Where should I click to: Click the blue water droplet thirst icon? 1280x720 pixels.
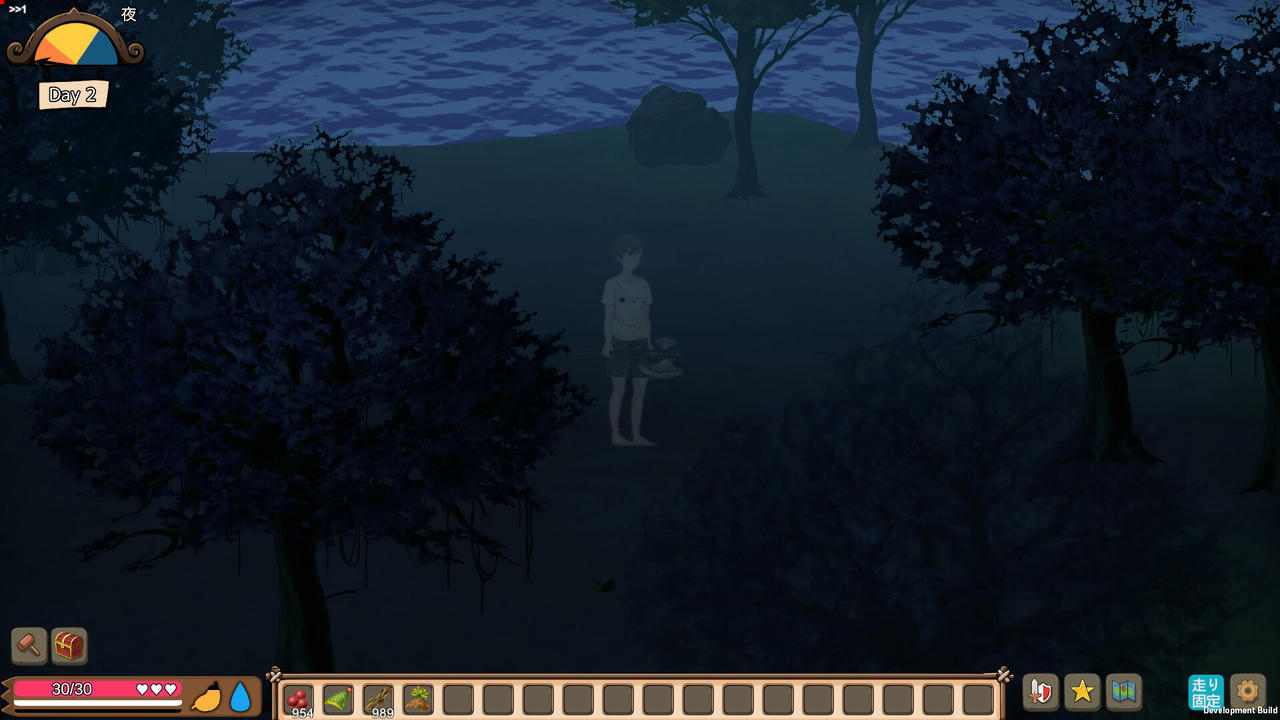(241, 699)
